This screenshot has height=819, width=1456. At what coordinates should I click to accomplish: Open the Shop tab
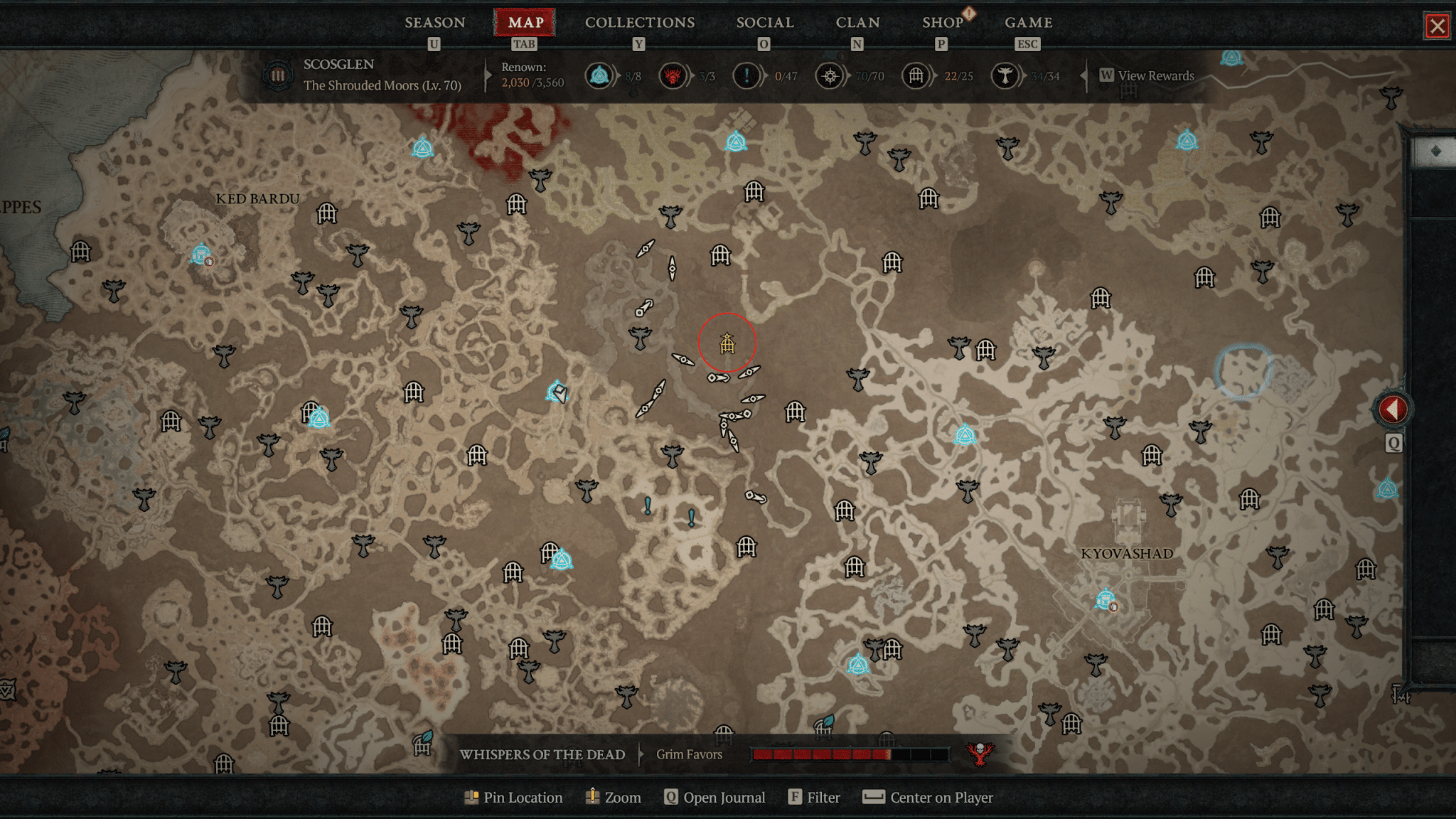click(x=942, y=23)
